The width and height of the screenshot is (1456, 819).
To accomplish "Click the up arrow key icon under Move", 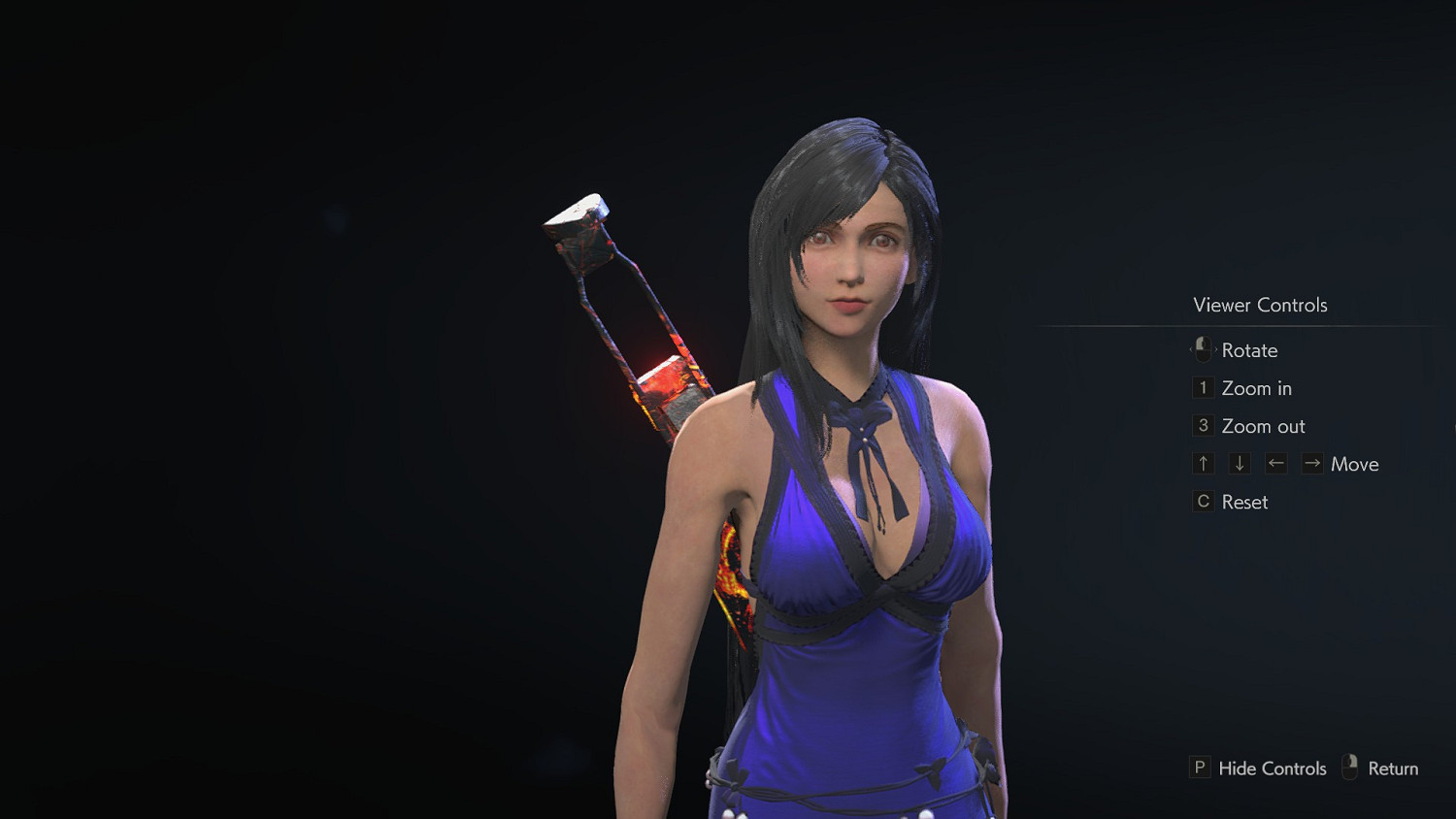I will click(1203, 463).
